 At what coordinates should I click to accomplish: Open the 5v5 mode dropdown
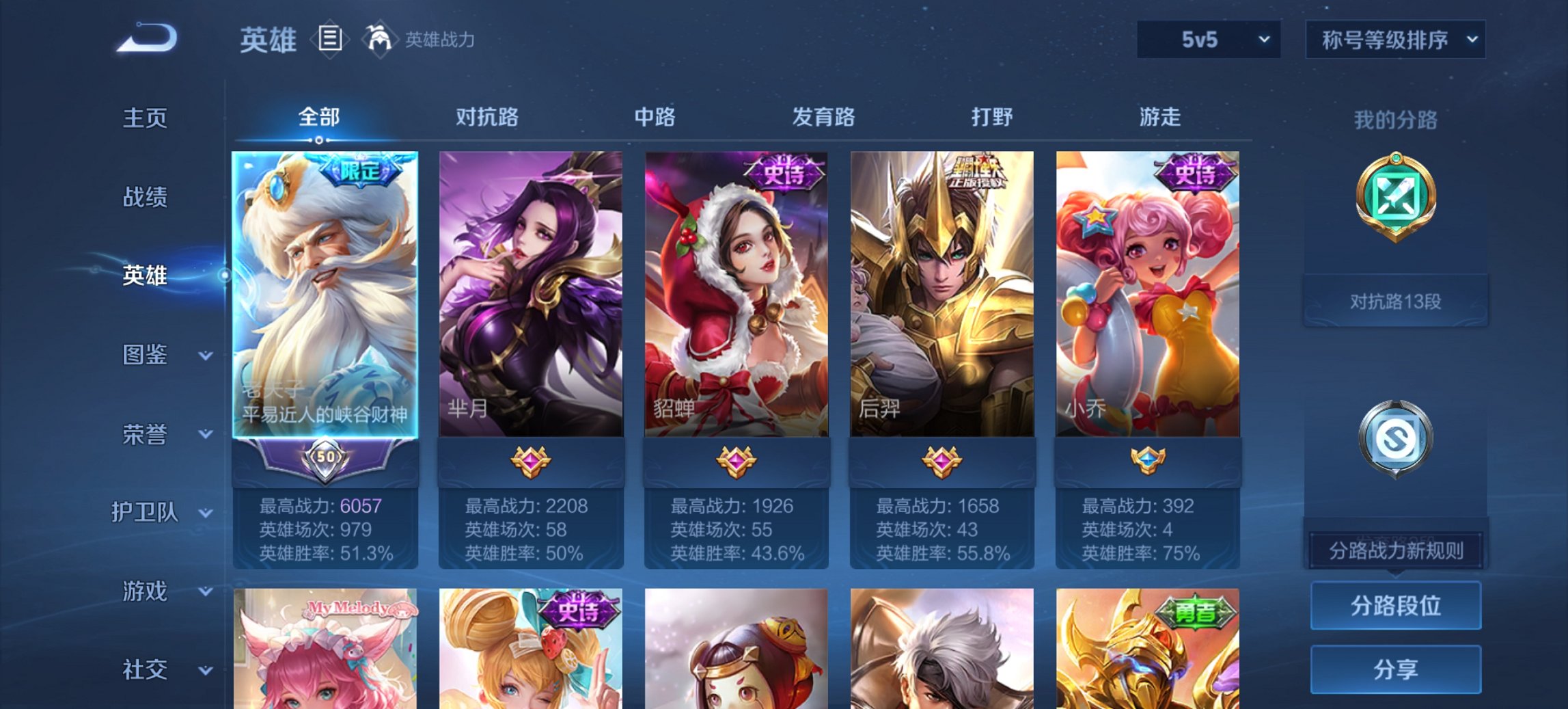tap(1207, 40)
